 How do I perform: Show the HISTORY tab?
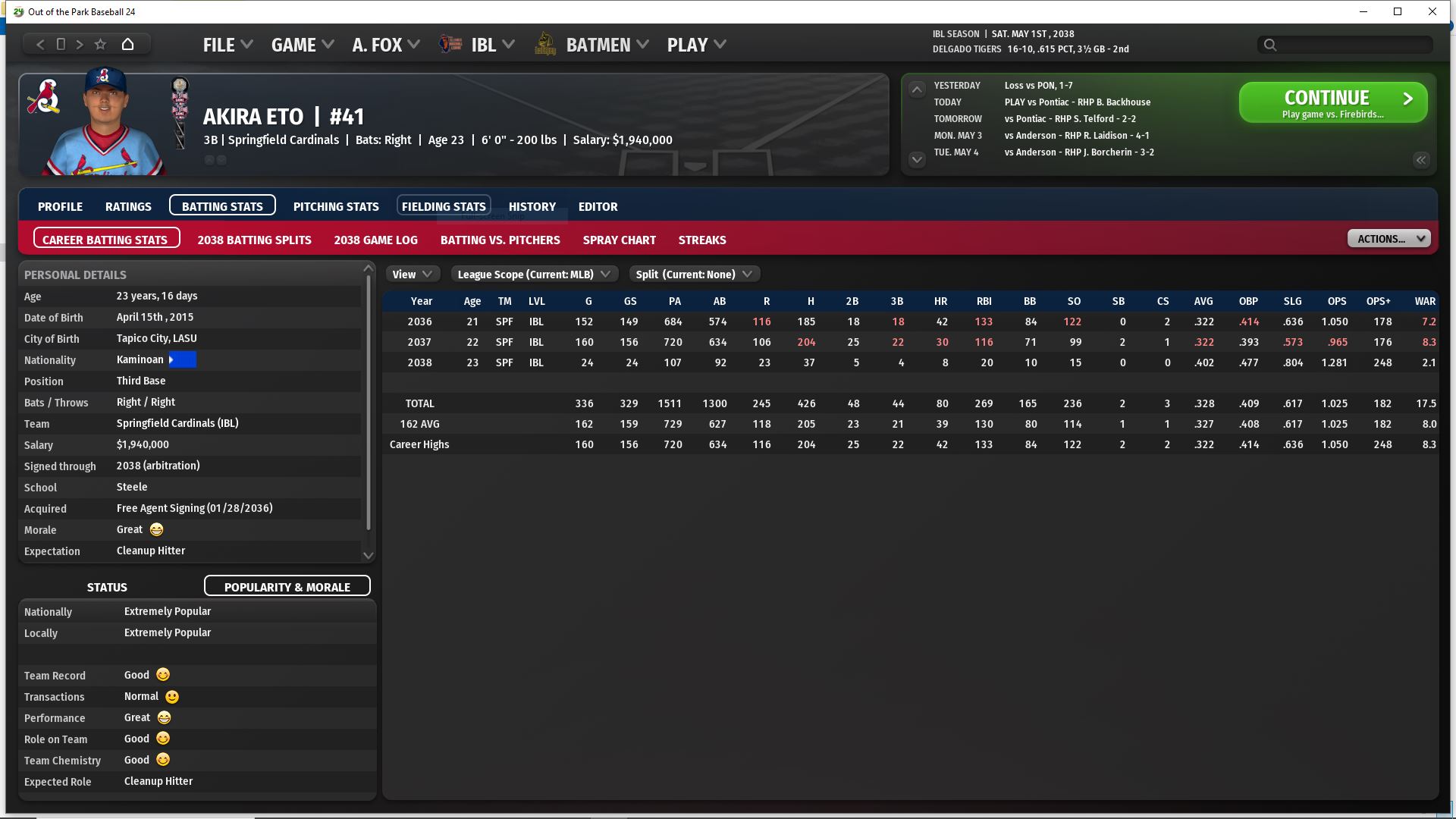(532, 206)
